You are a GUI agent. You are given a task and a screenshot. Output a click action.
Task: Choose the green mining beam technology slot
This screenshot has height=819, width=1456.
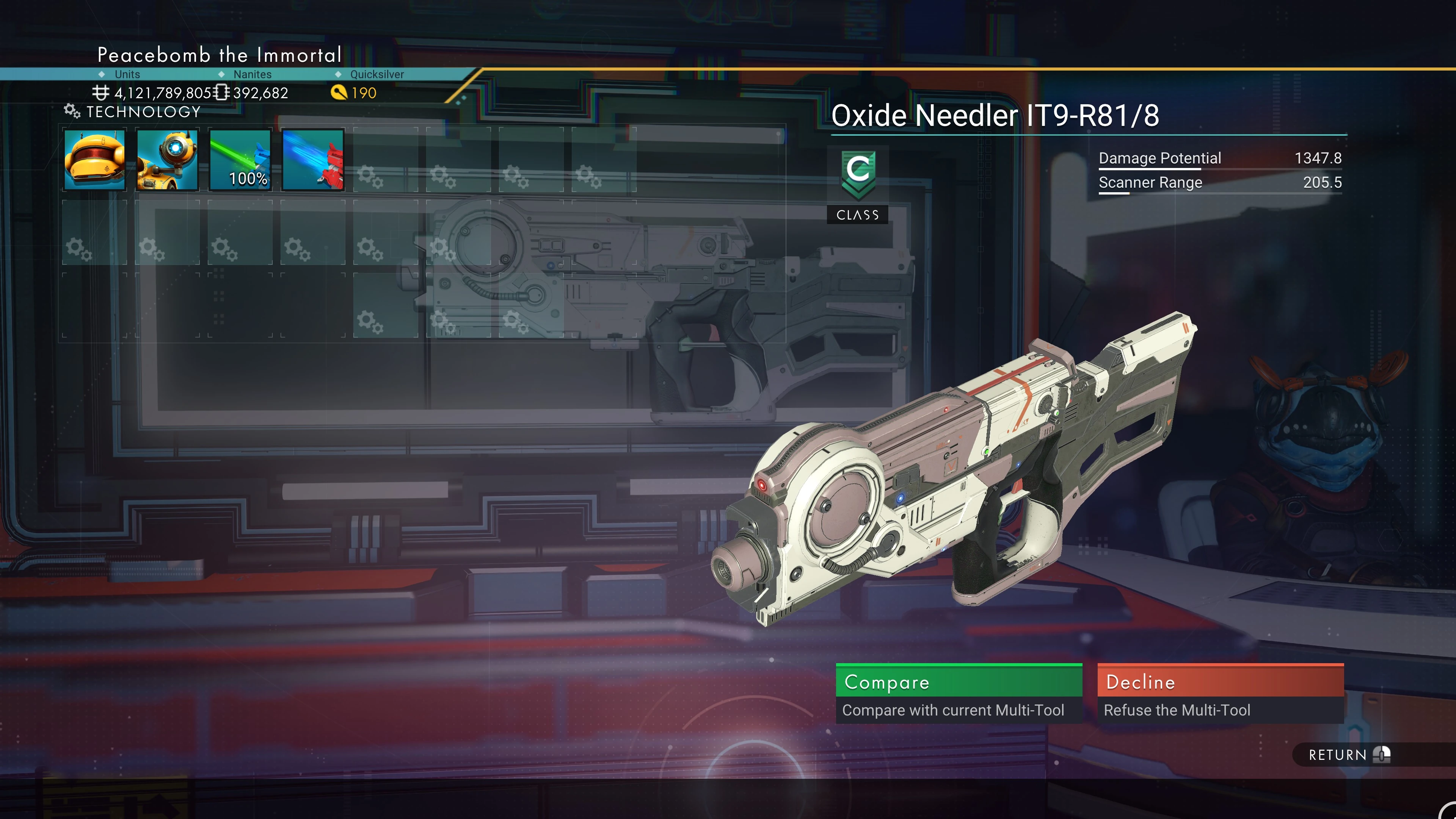click(x=240, y=160)
